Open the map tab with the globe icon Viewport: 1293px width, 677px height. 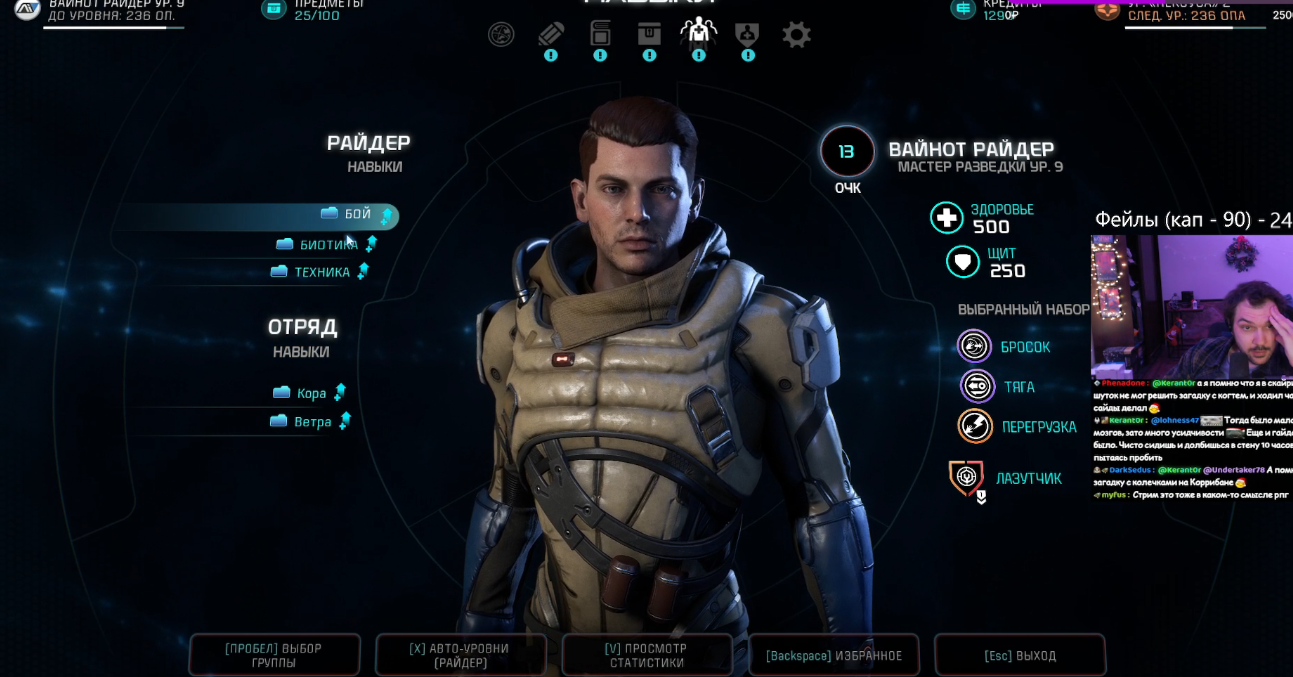point(501,34)
